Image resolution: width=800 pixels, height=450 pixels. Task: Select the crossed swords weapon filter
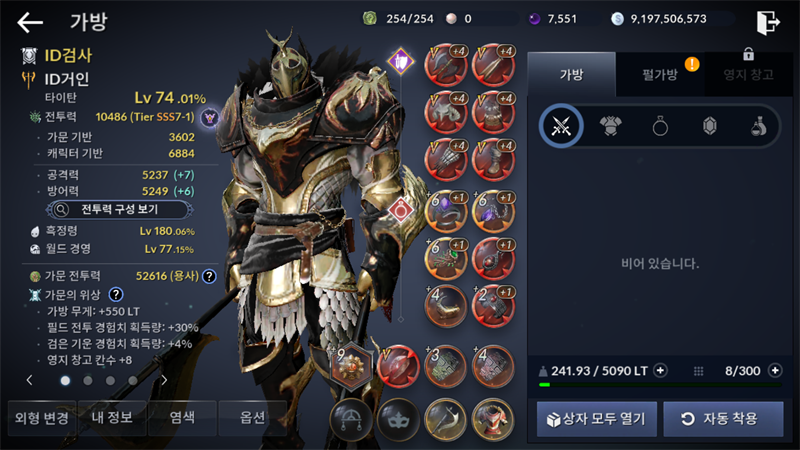point(561,126)
